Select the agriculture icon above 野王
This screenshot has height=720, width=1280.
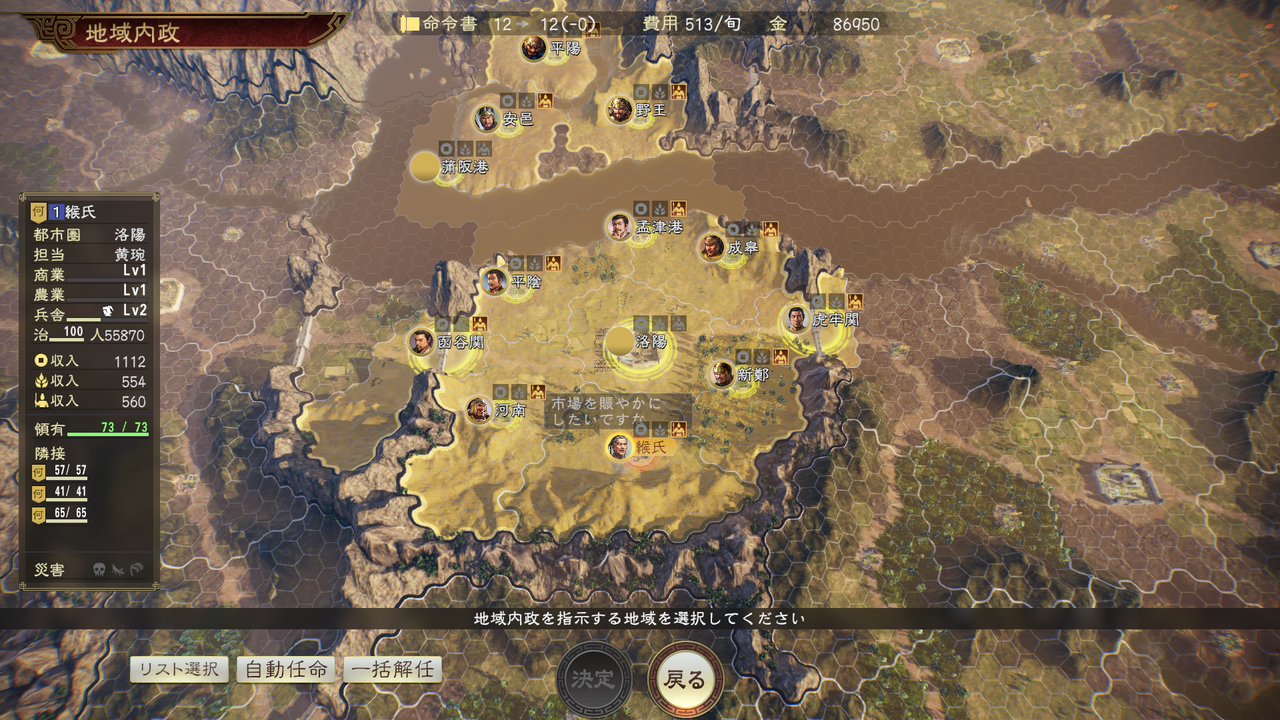(659, 94)
